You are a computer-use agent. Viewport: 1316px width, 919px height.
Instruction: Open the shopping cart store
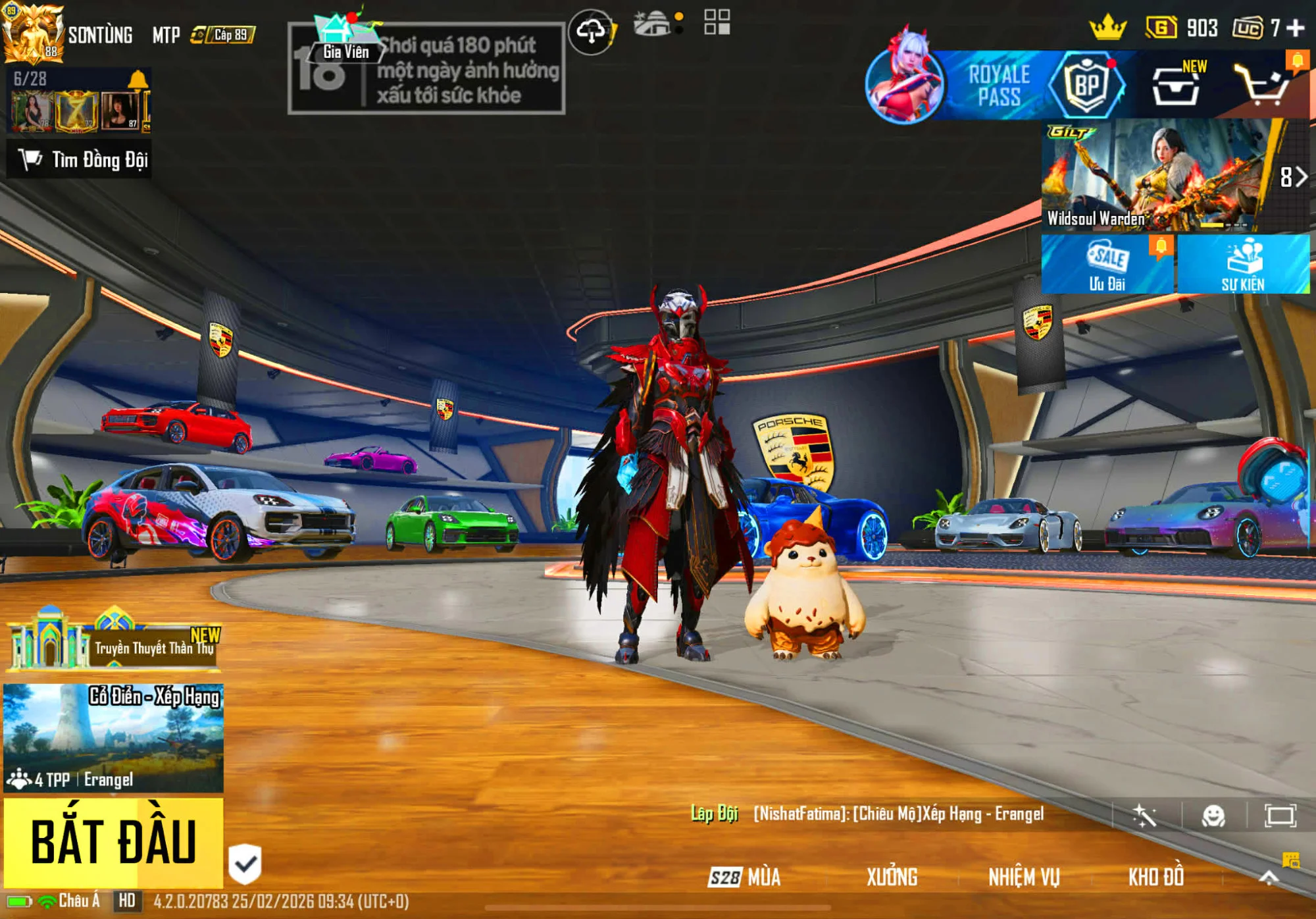(1261, 86)
